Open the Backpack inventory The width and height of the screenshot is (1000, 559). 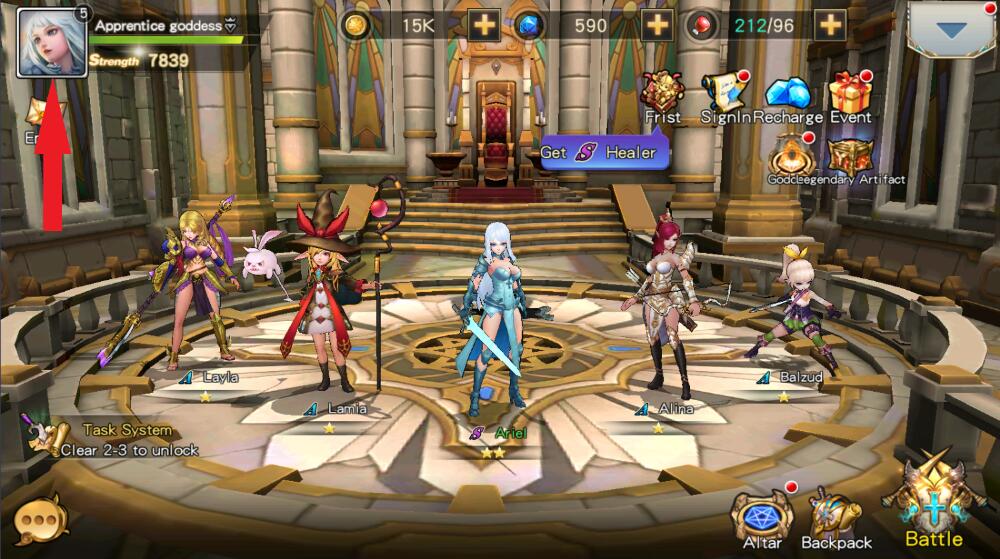tap(836, 518)
